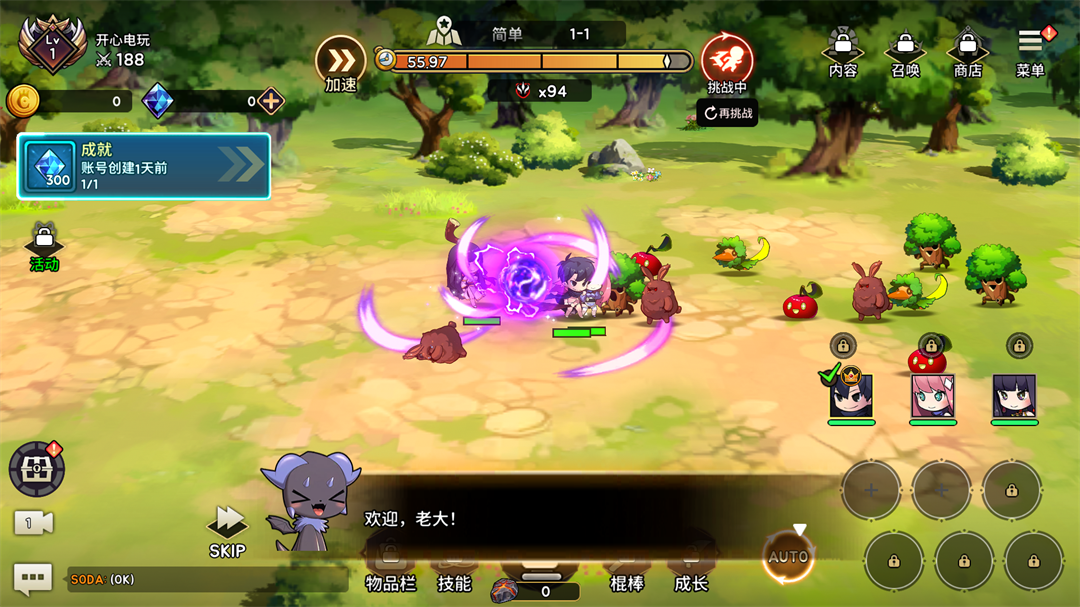The height and width of the screenshot is (607, 1080).
Task: Open the chat speech bubble
Action: (32, 579)
